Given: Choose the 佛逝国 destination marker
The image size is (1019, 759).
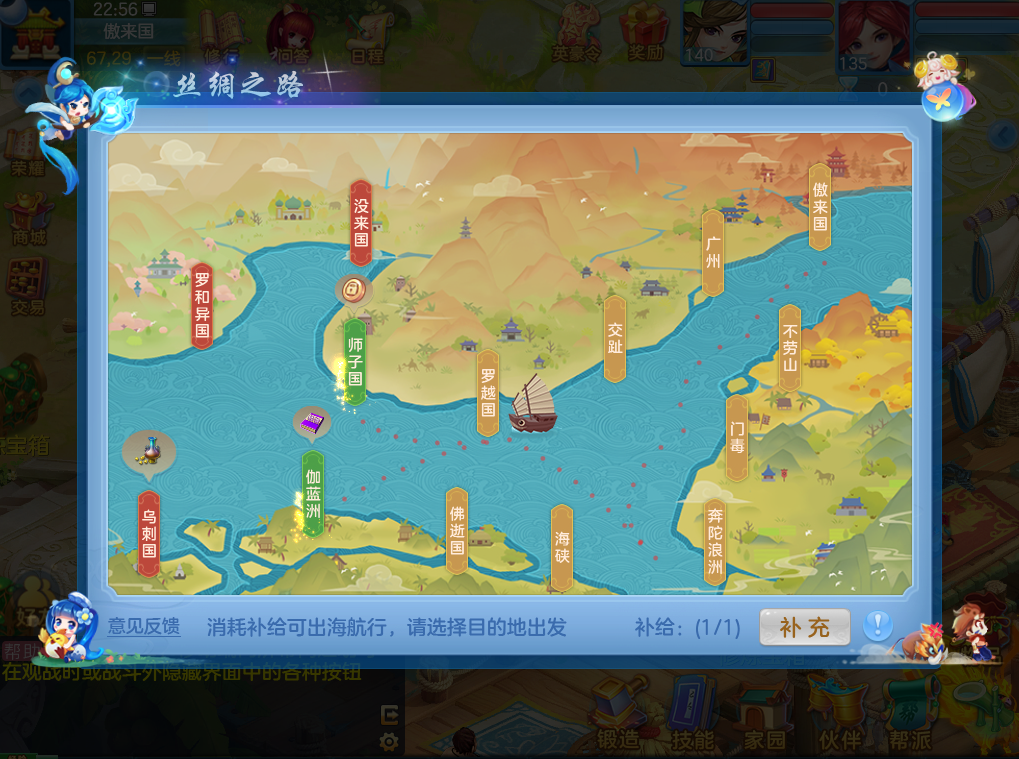Looking at the screenshot, I should point(457,530).
